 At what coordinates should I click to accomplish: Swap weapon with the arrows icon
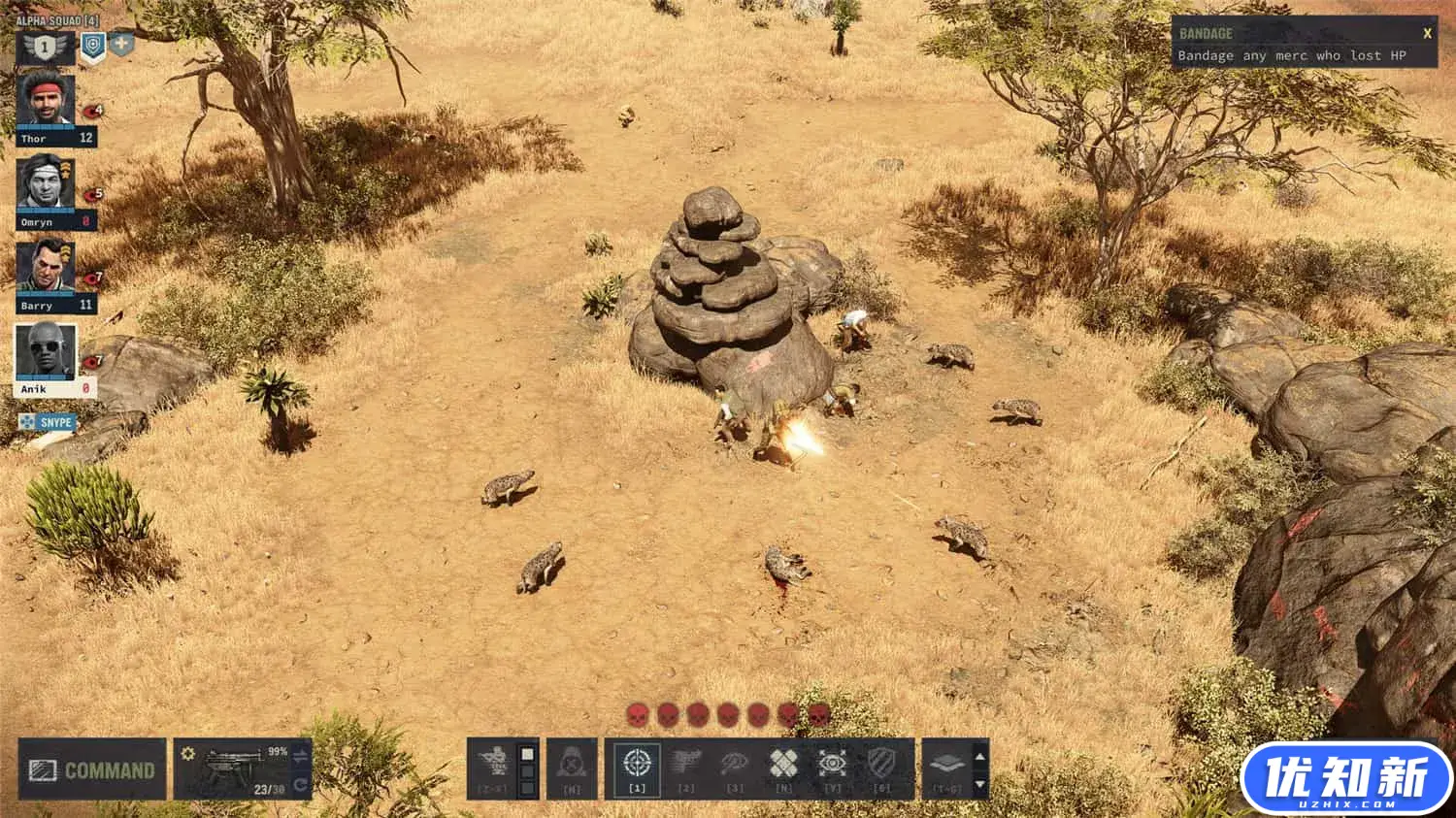(x=300, y=757)
